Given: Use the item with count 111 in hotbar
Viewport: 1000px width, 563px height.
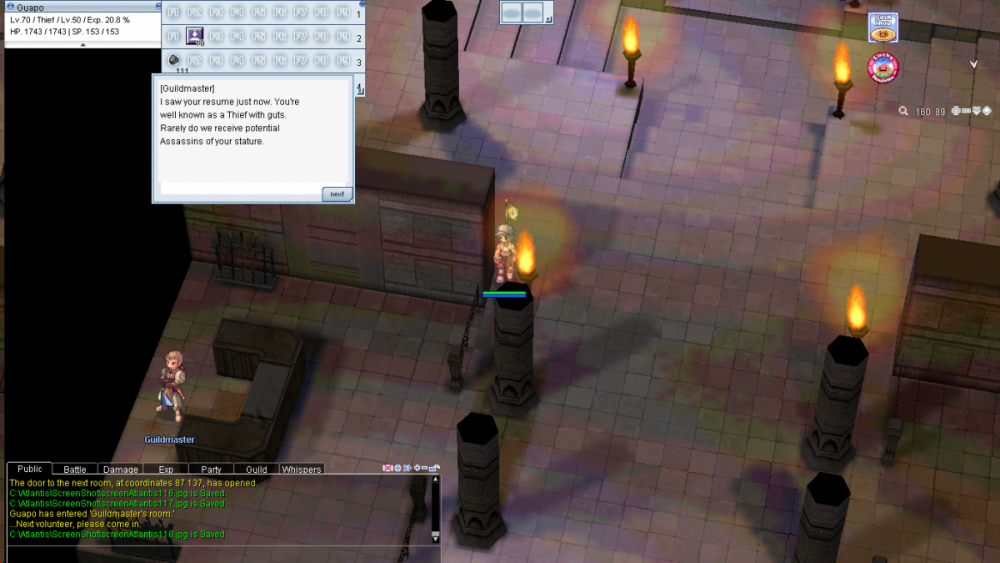Looking at the screenshot, I should point(173,61).
